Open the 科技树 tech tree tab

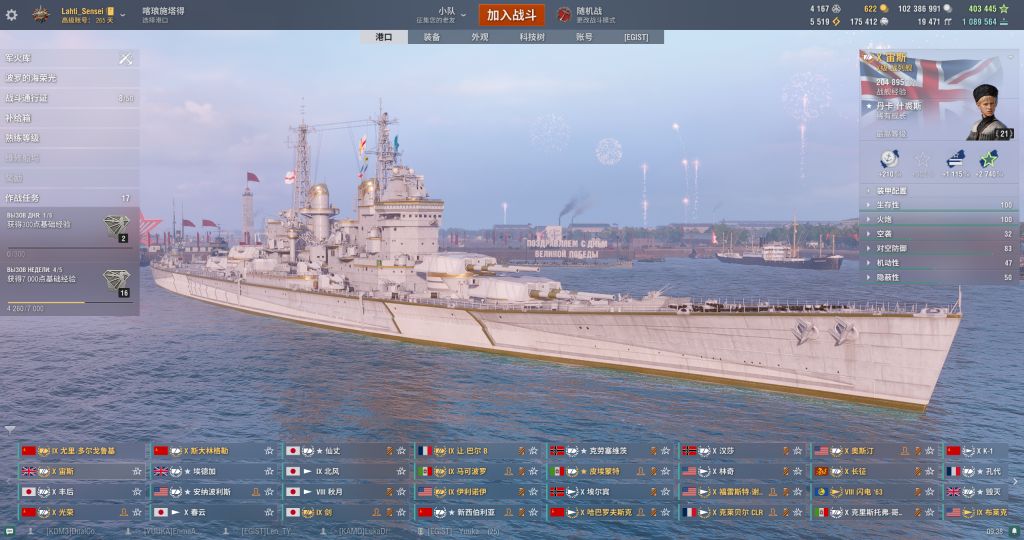click(x=532, y=37)
